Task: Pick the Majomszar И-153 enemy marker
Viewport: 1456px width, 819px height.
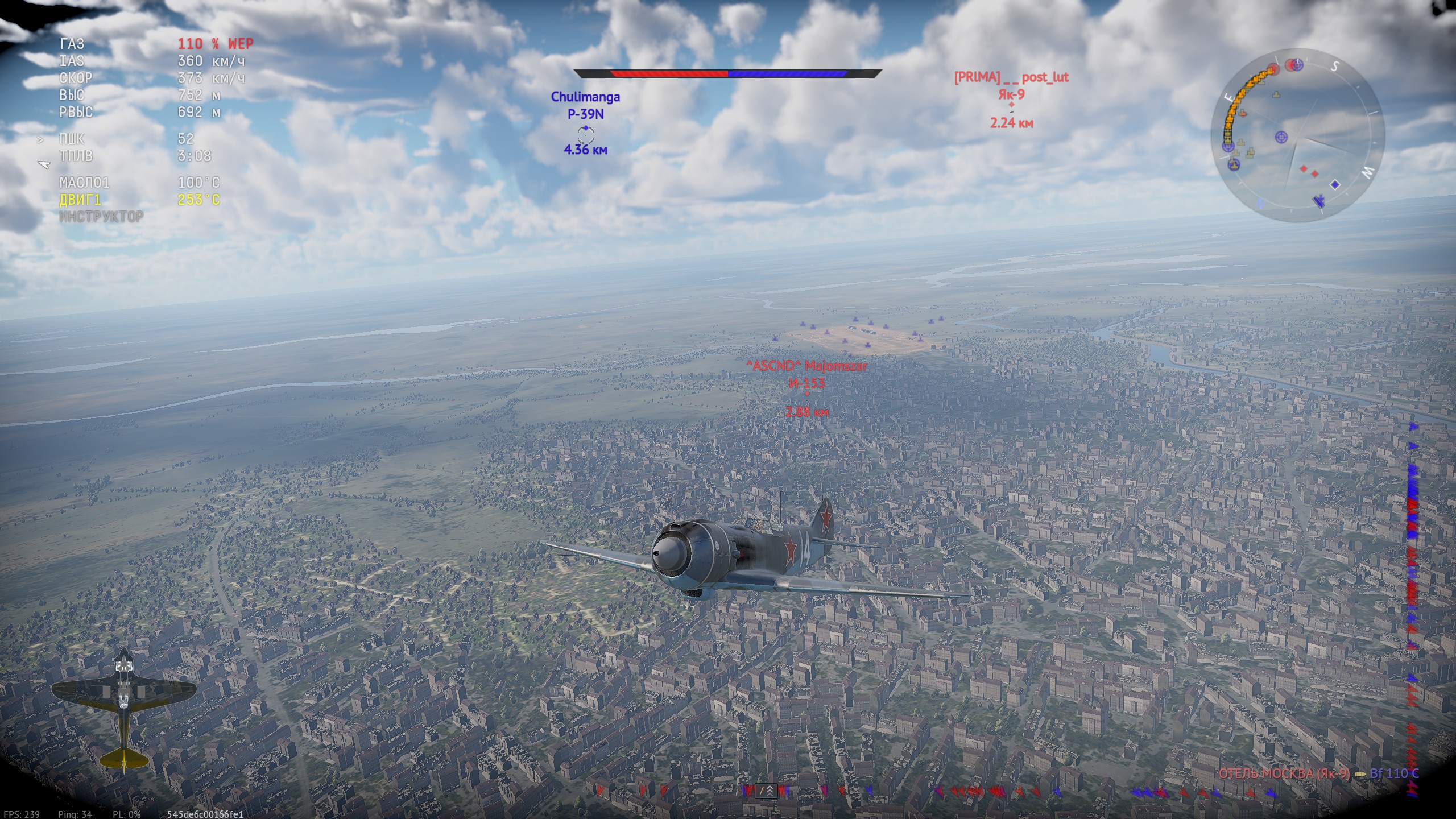Action: (807, 394)
